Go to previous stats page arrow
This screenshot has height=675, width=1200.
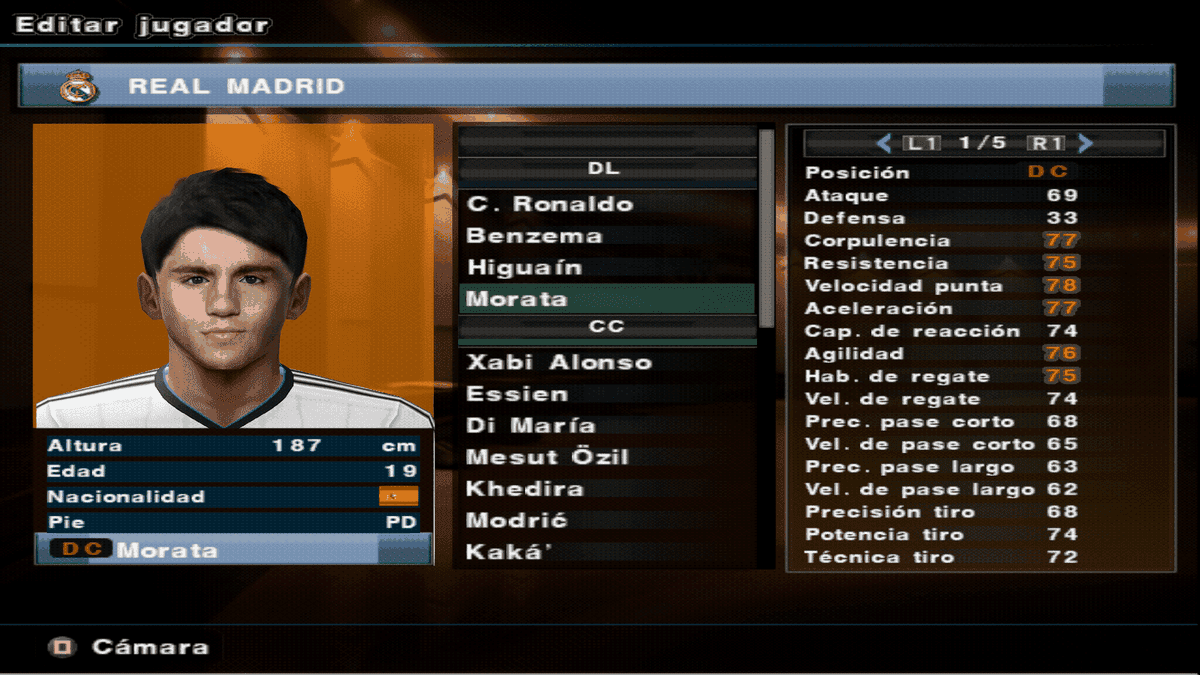coord(884,143)
